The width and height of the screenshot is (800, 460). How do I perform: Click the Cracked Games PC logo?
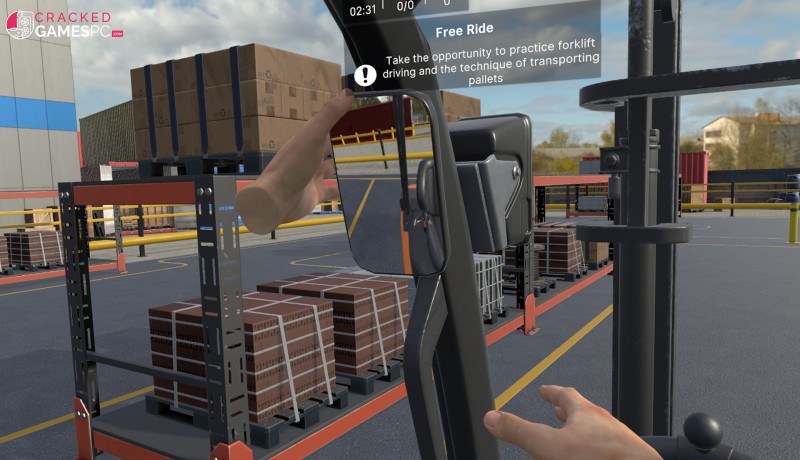pos(63,24)
